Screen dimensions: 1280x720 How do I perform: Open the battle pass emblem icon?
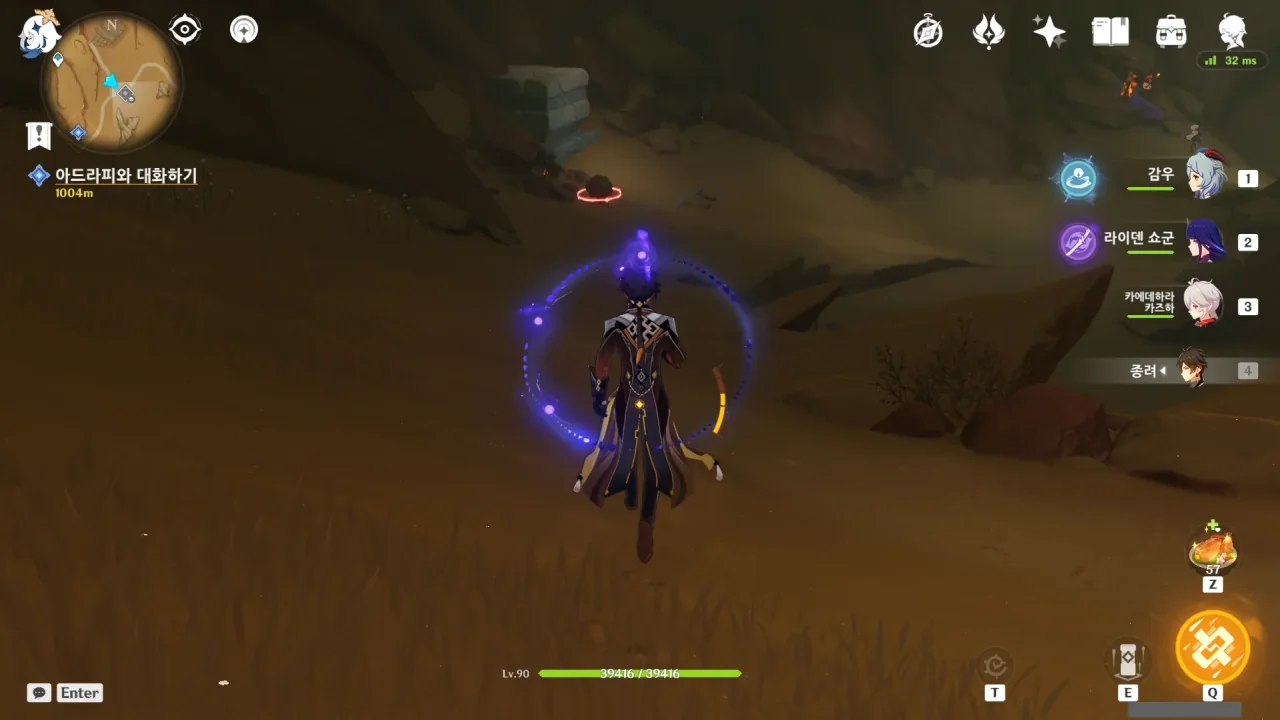tap(989, 32)
